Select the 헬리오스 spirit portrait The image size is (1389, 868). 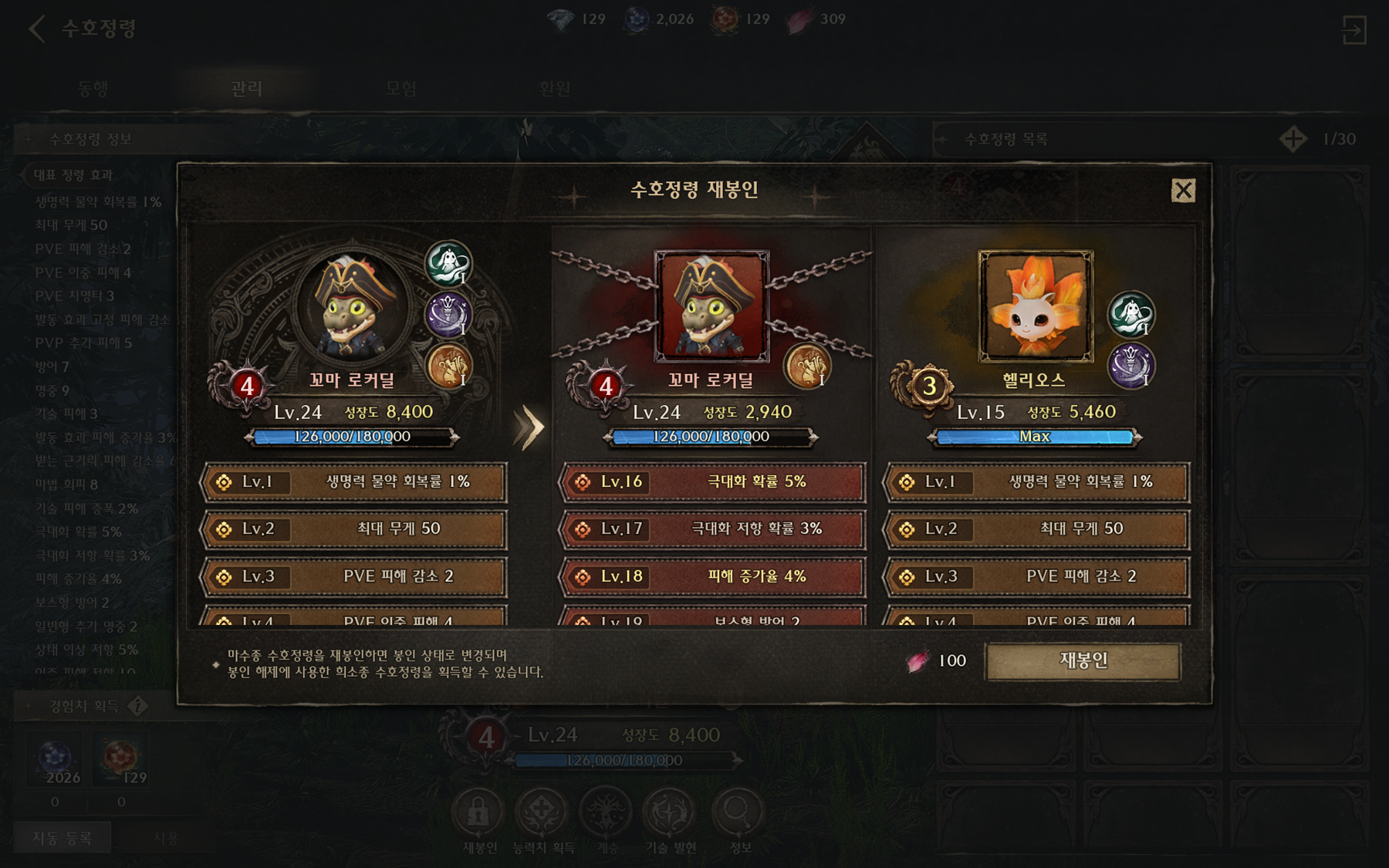click(x=1036, y=306)
